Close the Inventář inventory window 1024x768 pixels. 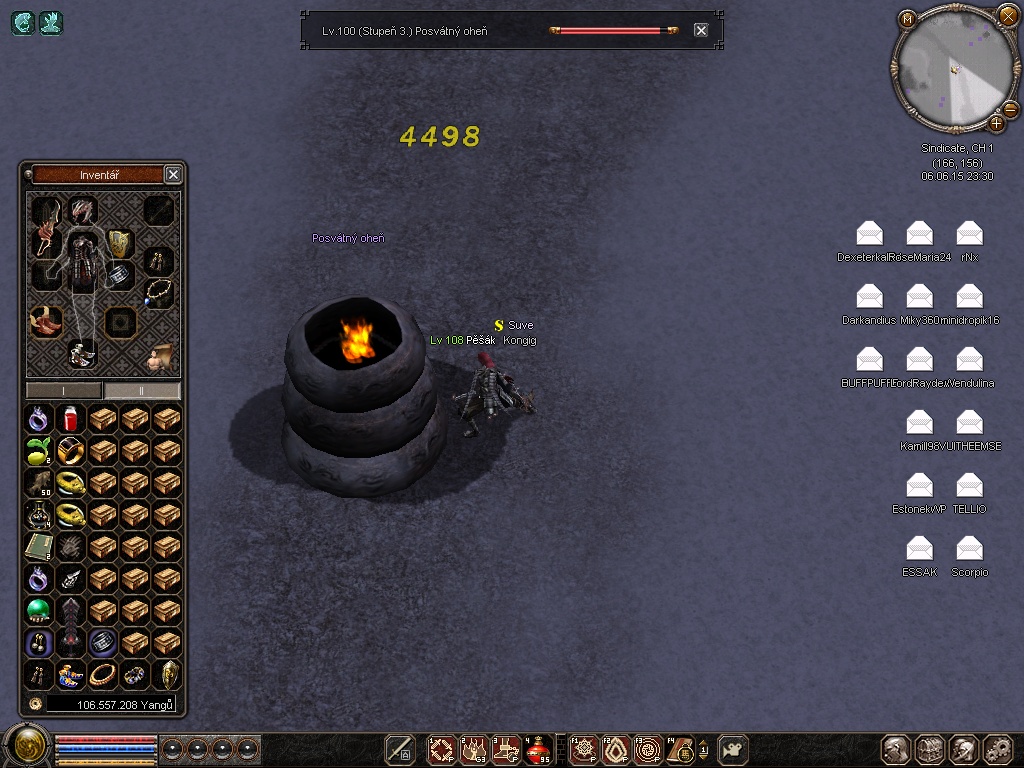coord(173,175)
